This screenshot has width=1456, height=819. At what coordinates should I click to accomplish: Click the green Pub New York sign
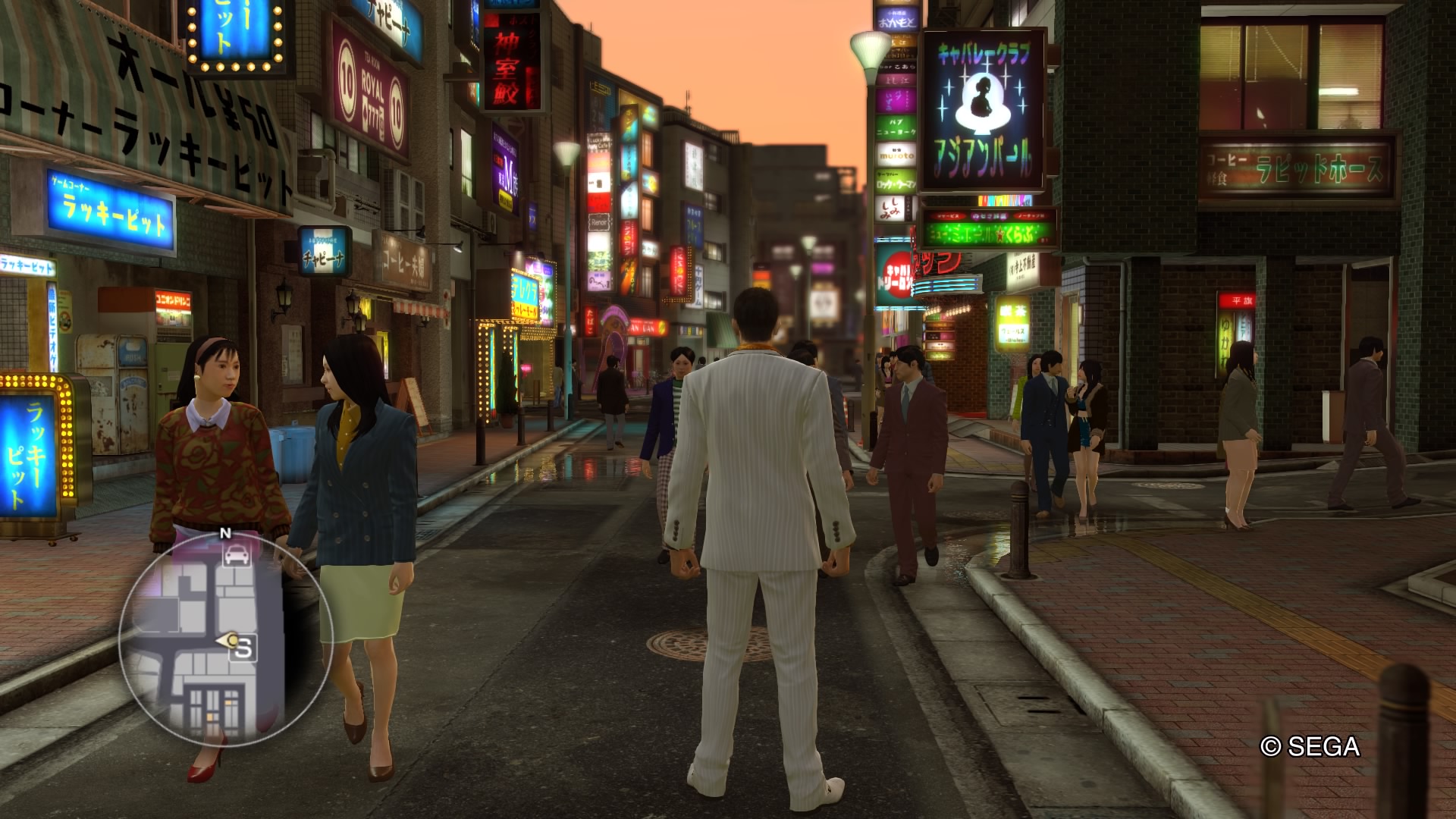(x=895, y=125)
